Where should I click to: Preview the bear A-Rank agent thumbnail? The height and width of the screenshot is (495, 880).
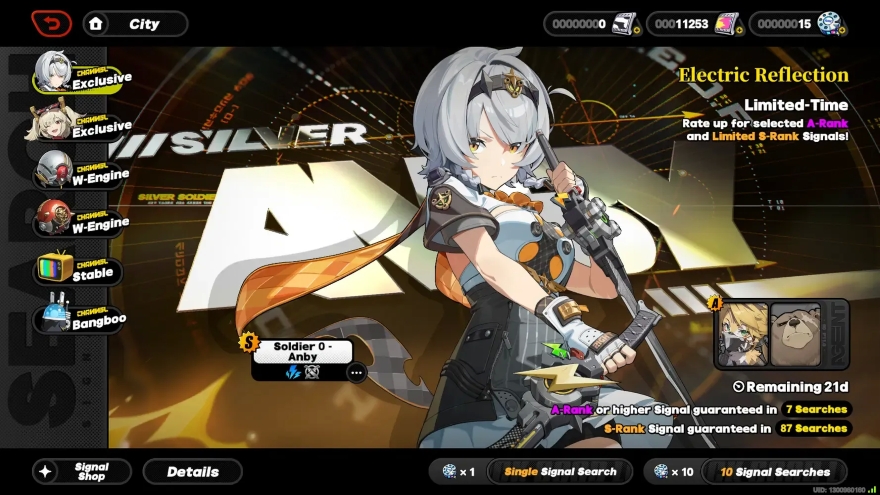pyautogui.click(x=795, y=335)
